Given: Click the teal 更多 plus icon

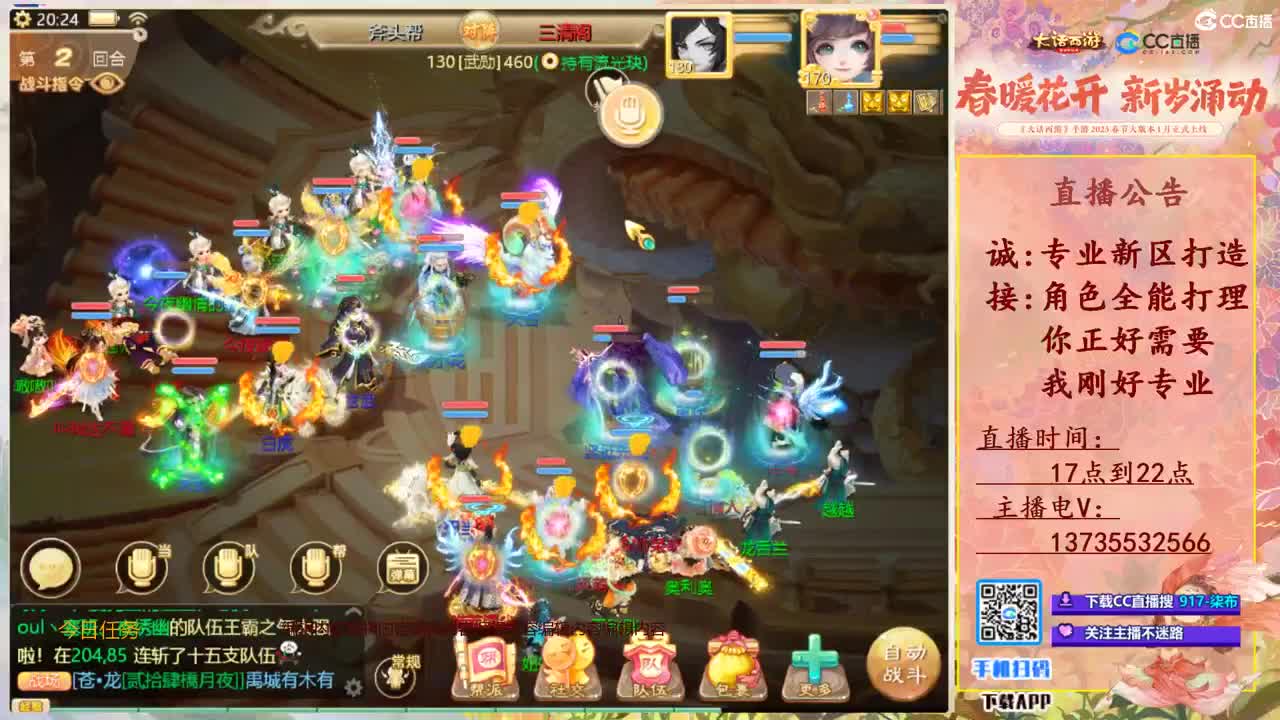Looking at the screenshot, I should click(x=812, y=659).
